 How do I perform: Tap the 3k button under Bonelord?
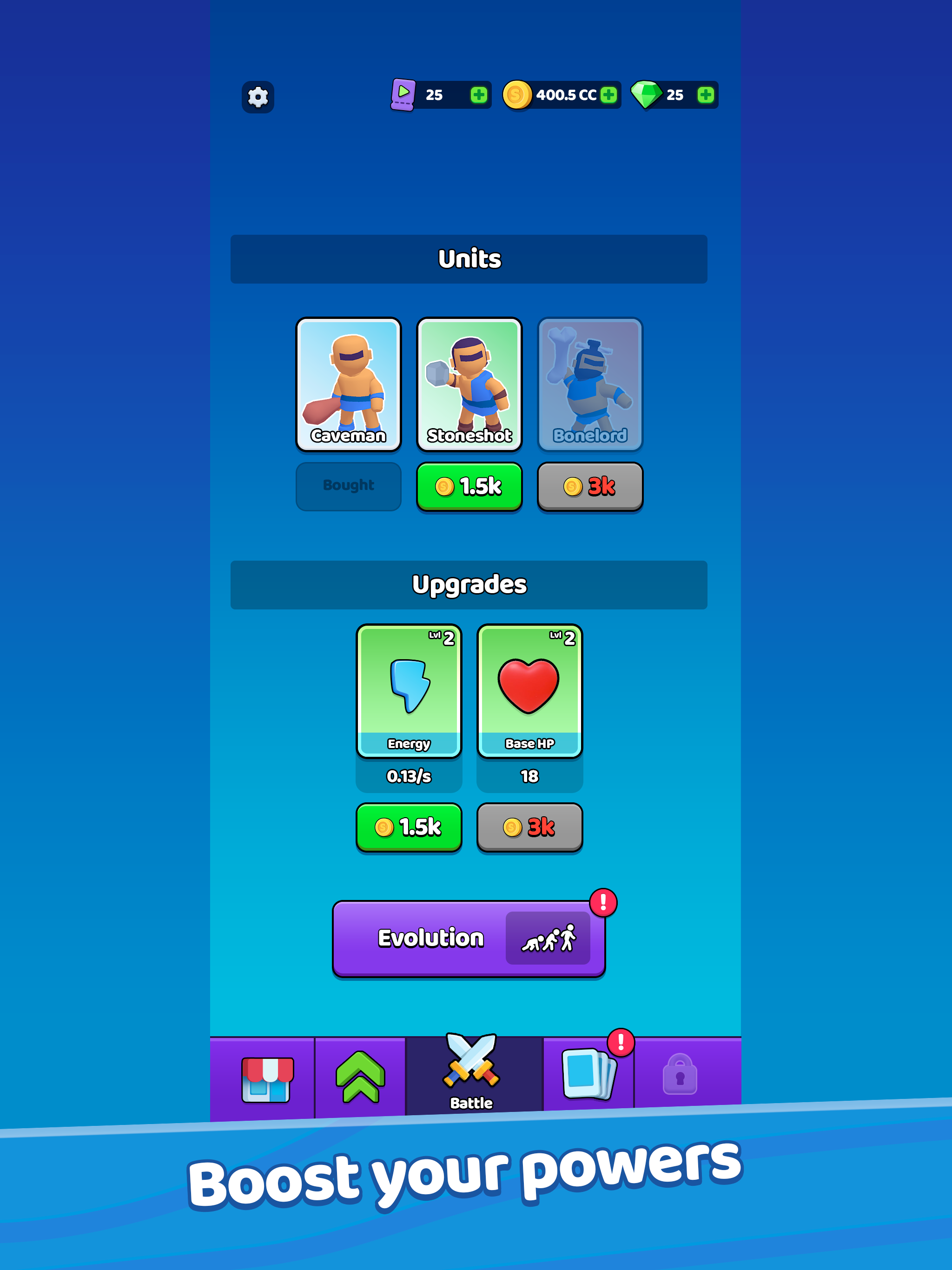click(590, 486)
